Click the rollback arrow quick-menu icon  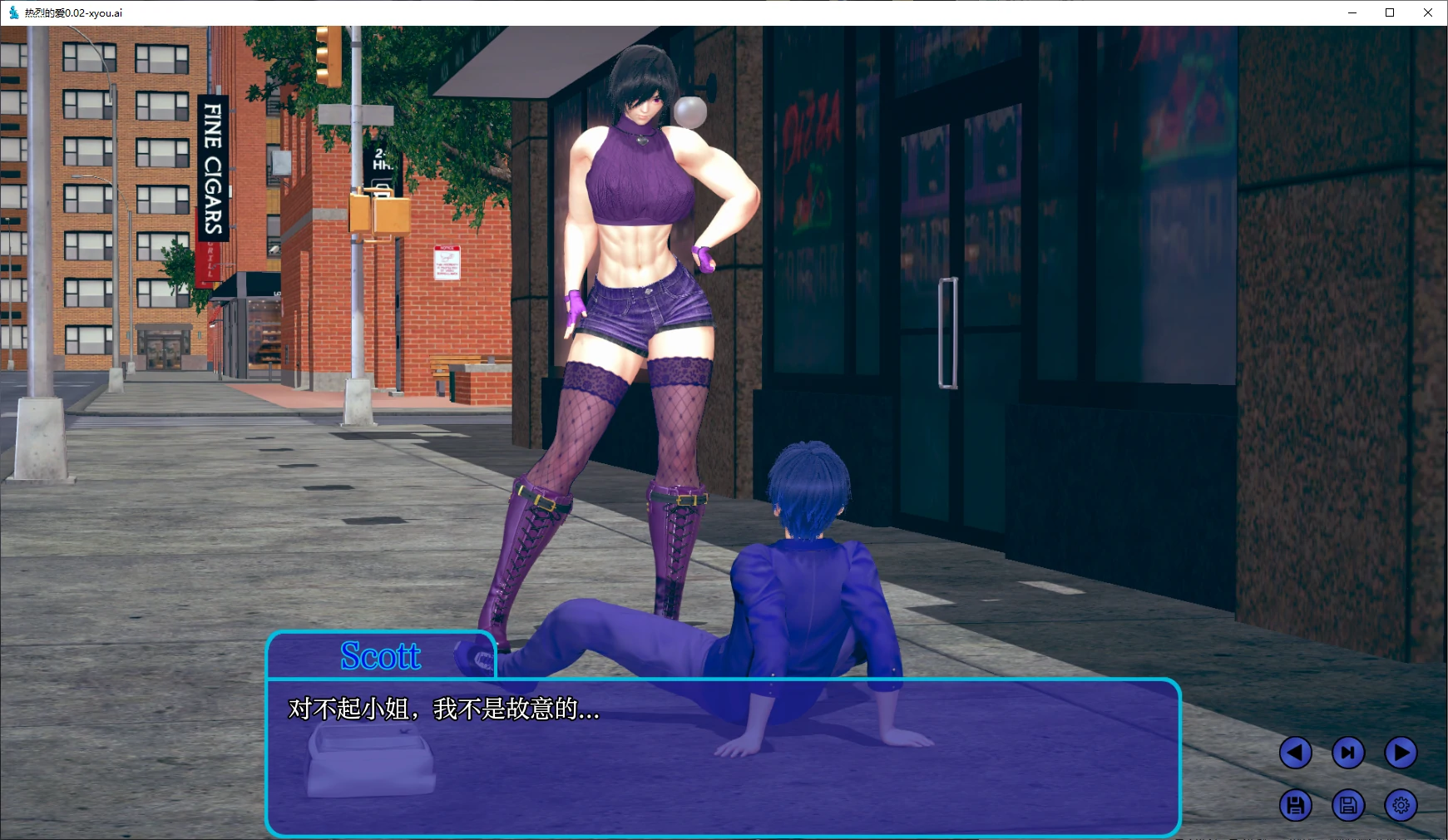(x=1295, y=752)
